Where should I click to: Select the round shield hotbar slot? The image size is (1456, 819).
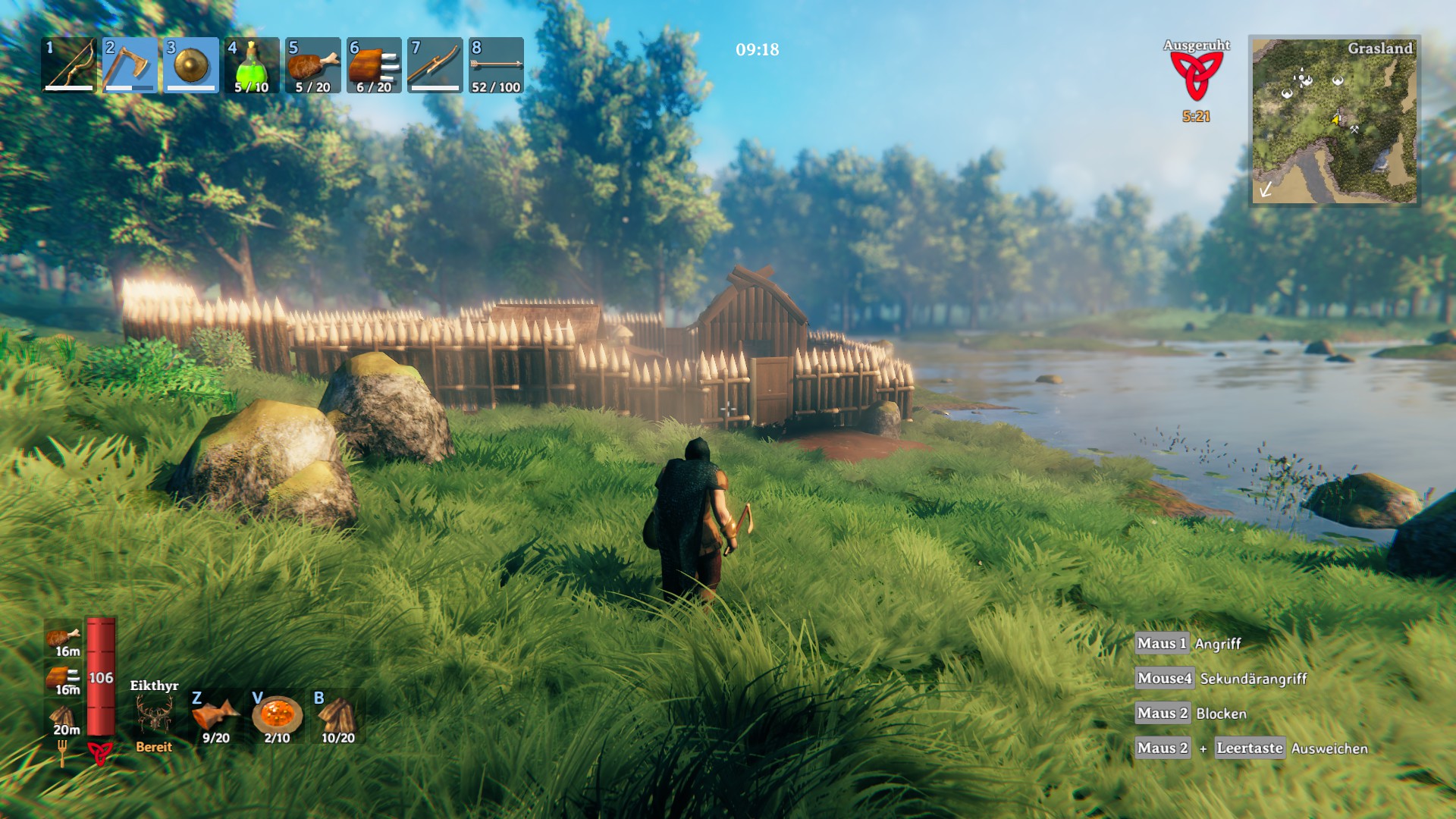[191, 65]
